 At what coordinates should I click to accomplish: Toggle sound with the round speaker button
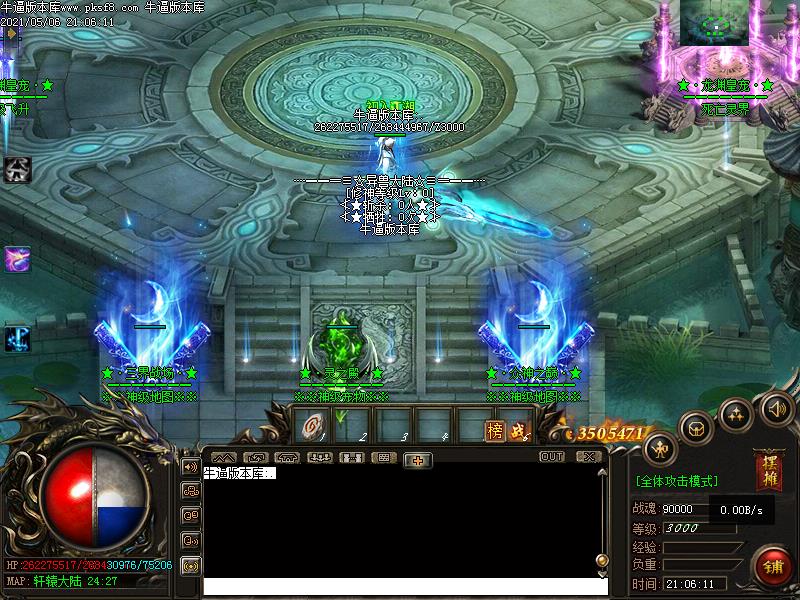776,407
